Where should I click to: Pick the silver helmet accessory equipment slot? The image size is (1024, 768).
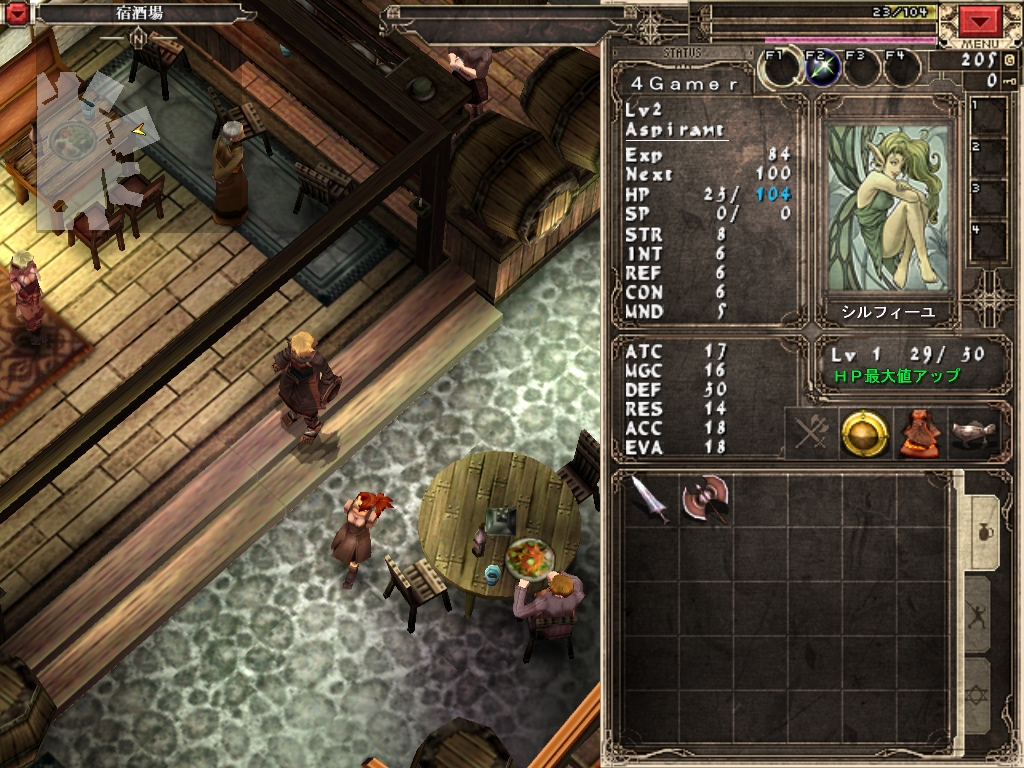(967, 432)
